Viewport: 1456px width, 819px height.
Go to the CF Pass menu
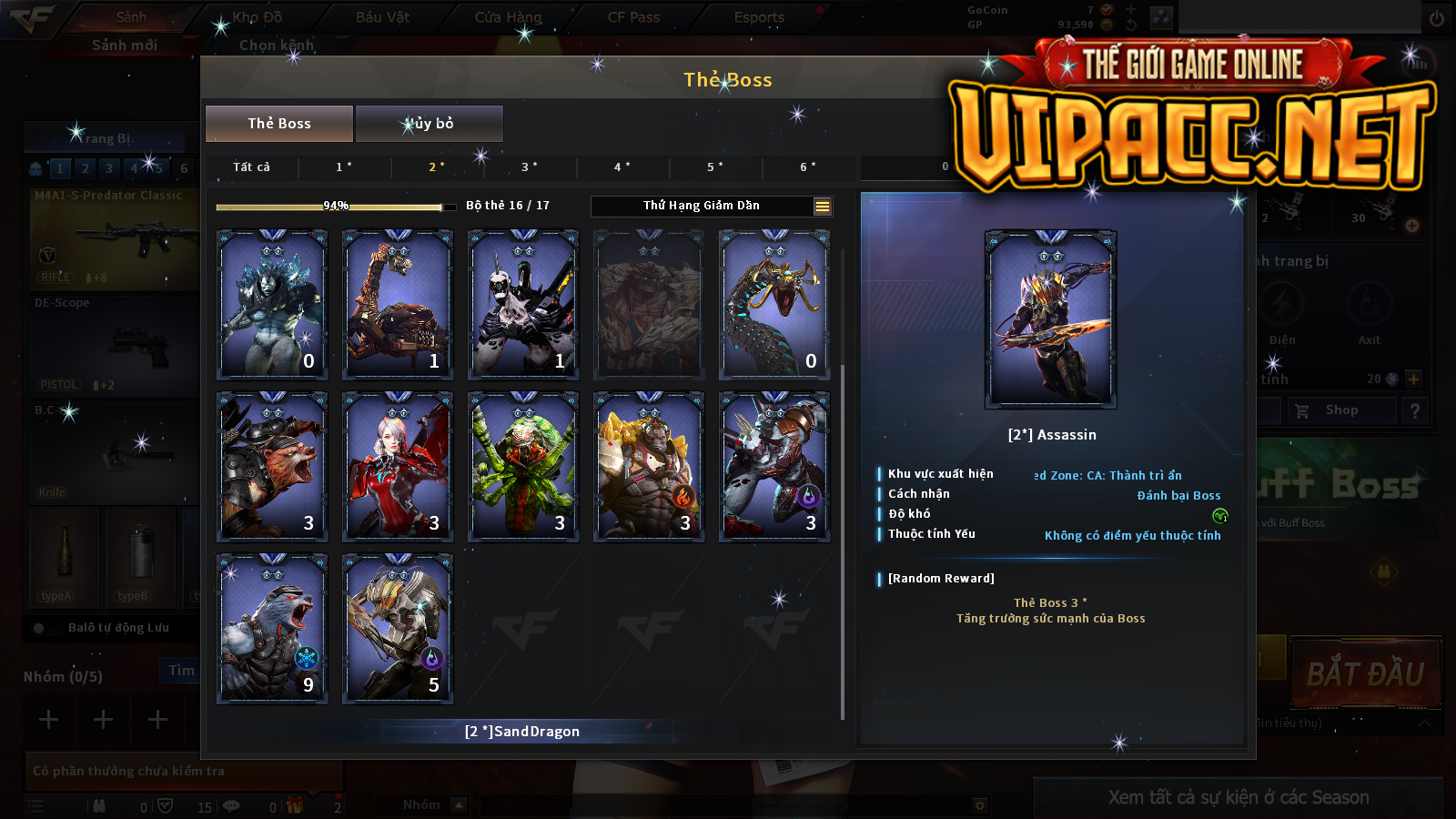pos(633,17)
